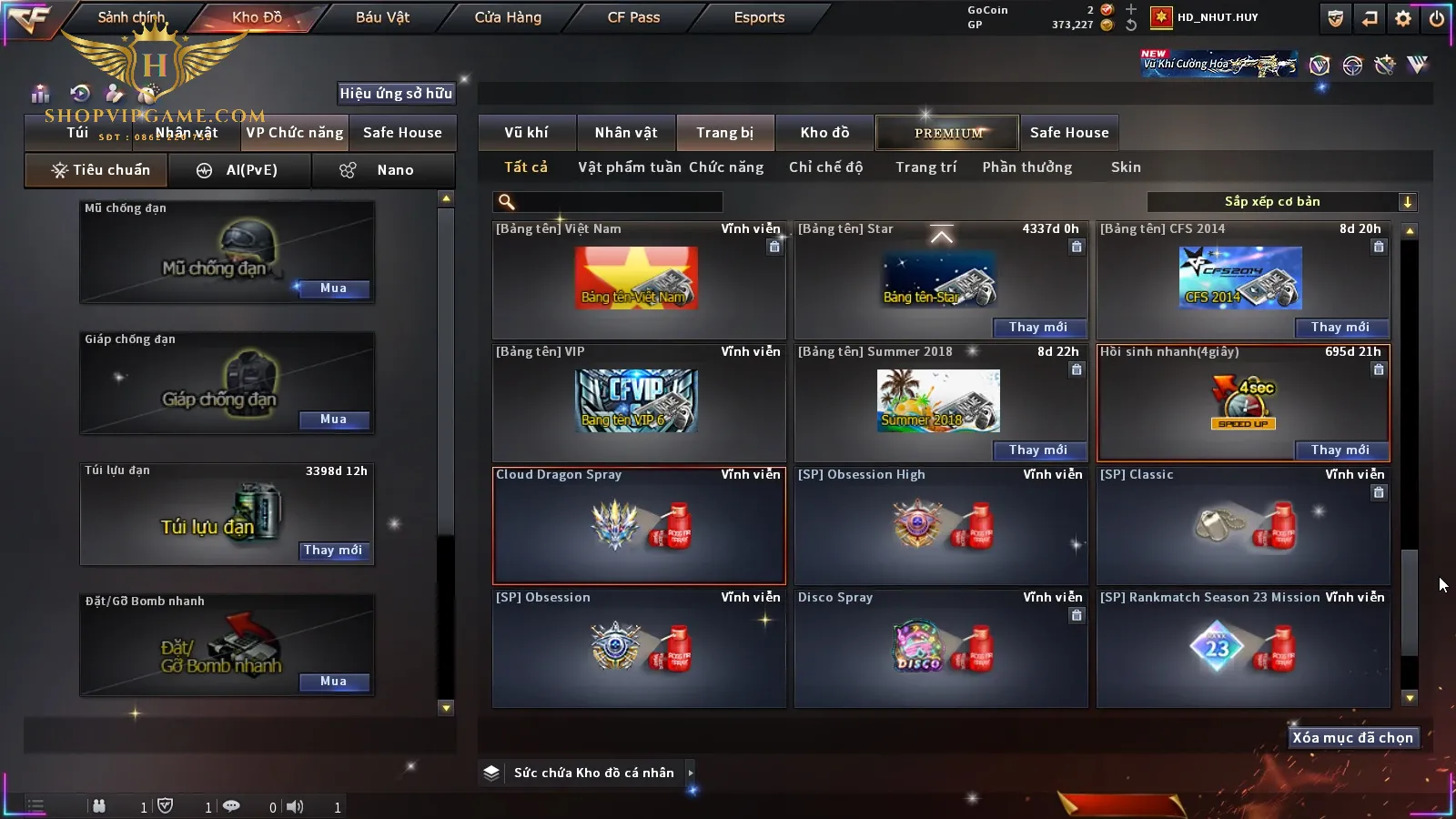Open the Esports menu

[x=759, y=17]
